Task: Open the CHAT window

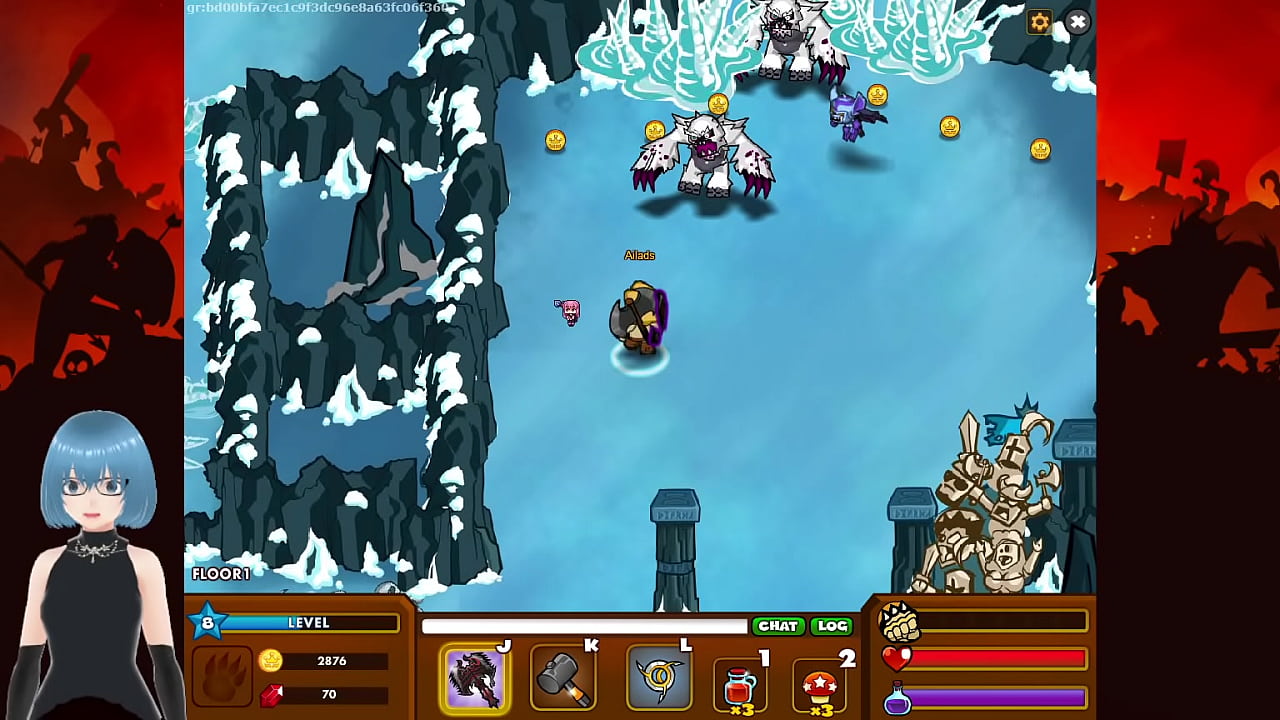Action: tap(779, 625)
